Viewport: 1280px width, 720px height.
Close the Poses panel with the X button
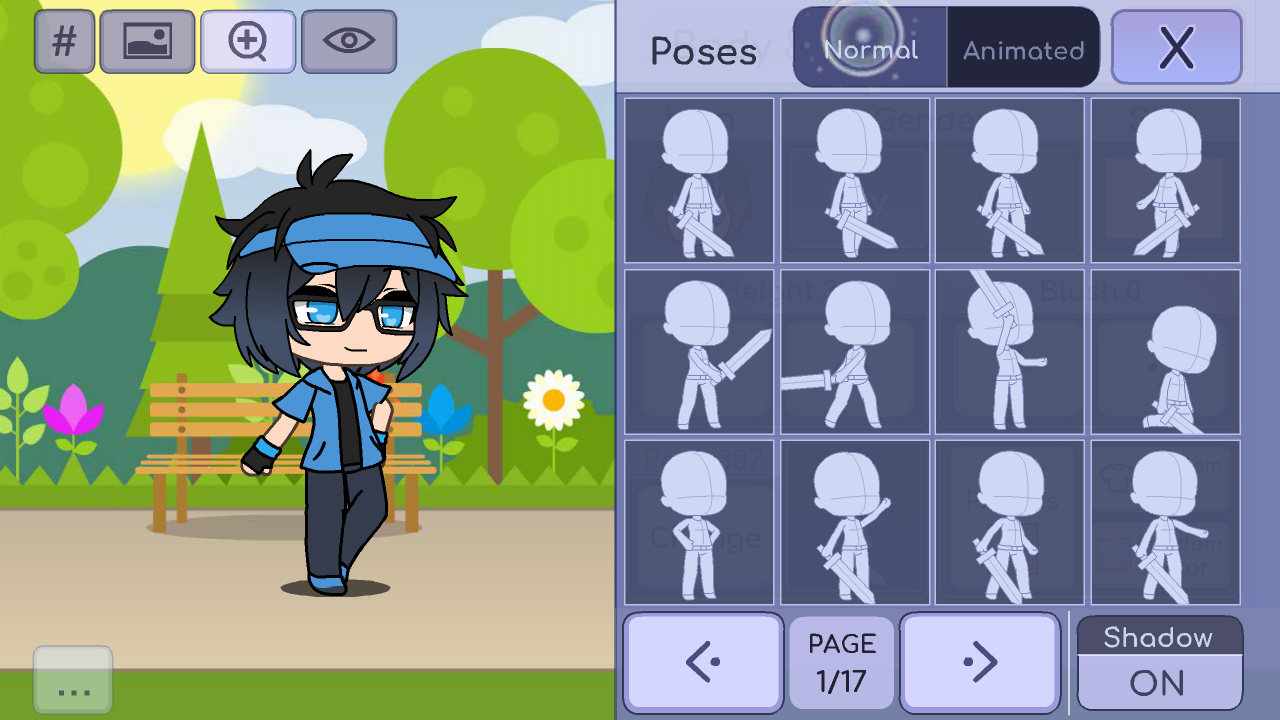point(1176,47)
